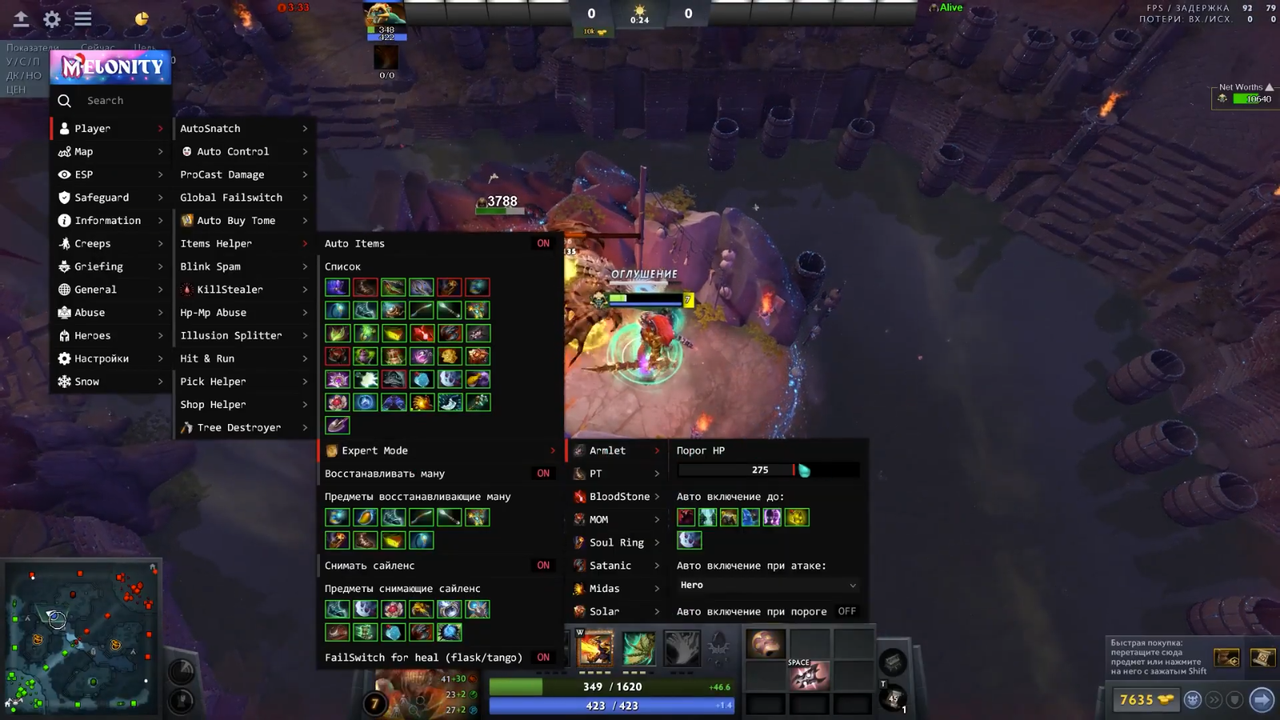Open Expert Mode settings

pos(374,450)
